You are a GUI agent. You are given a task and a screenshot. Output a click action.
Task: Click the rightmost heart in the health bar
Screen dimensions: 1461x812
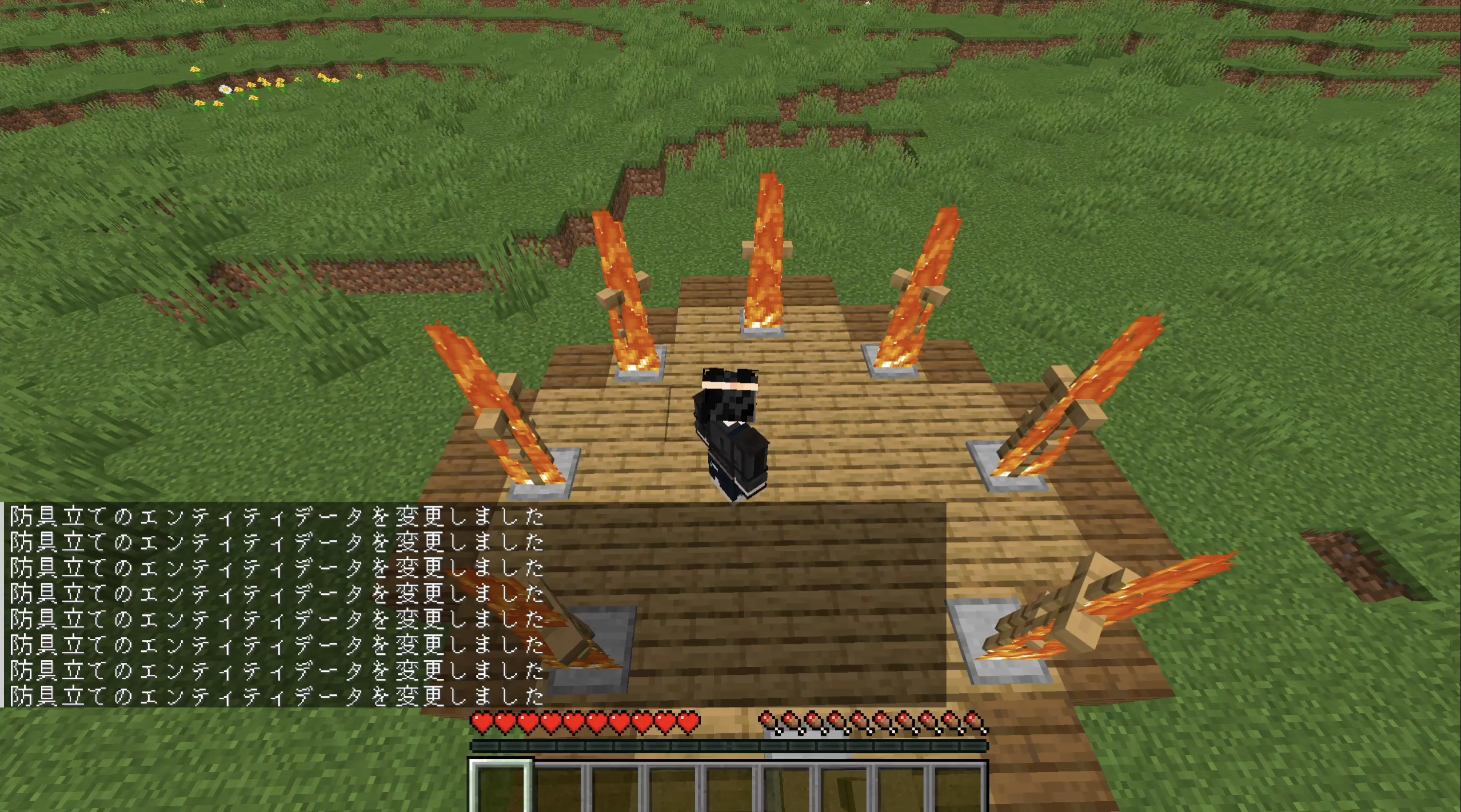(690, 721)
